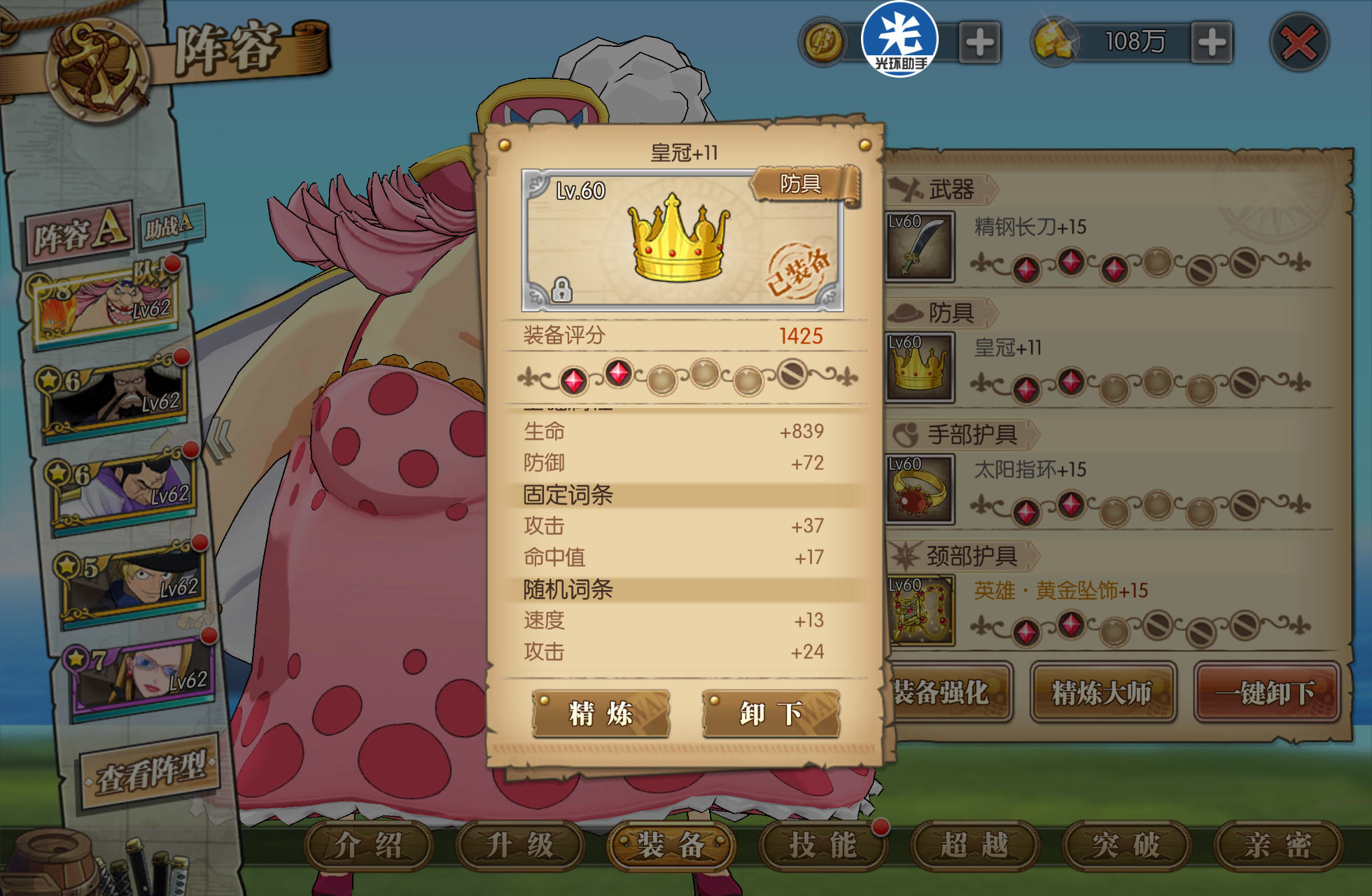This screenshot has width=1372, height=896.
Task: Select the 精钢长刀 weapon slot
Action: (919, 246)
